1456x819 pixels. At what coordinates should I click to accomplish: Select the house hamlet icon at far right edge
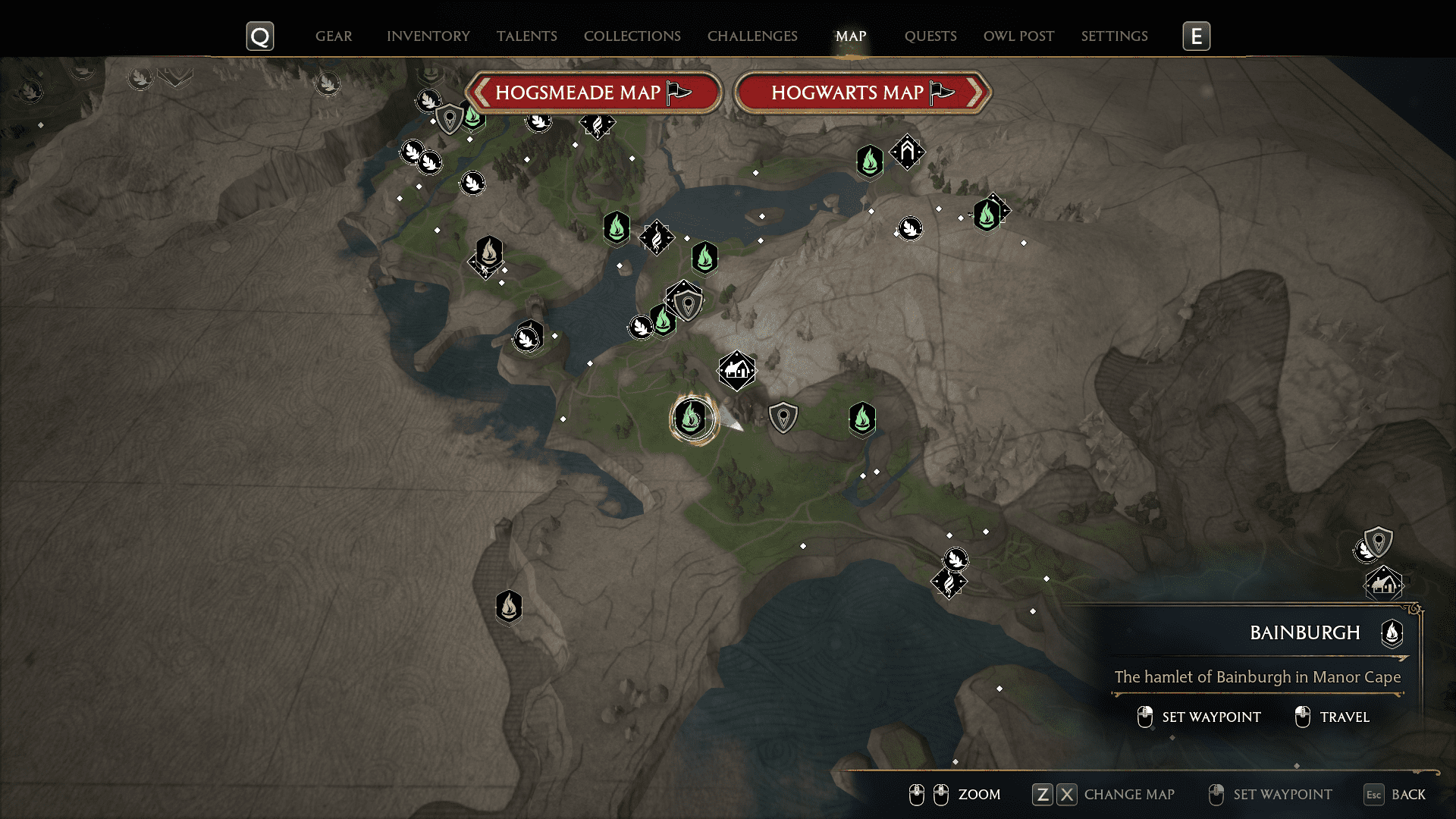(x=1385, y=585)
